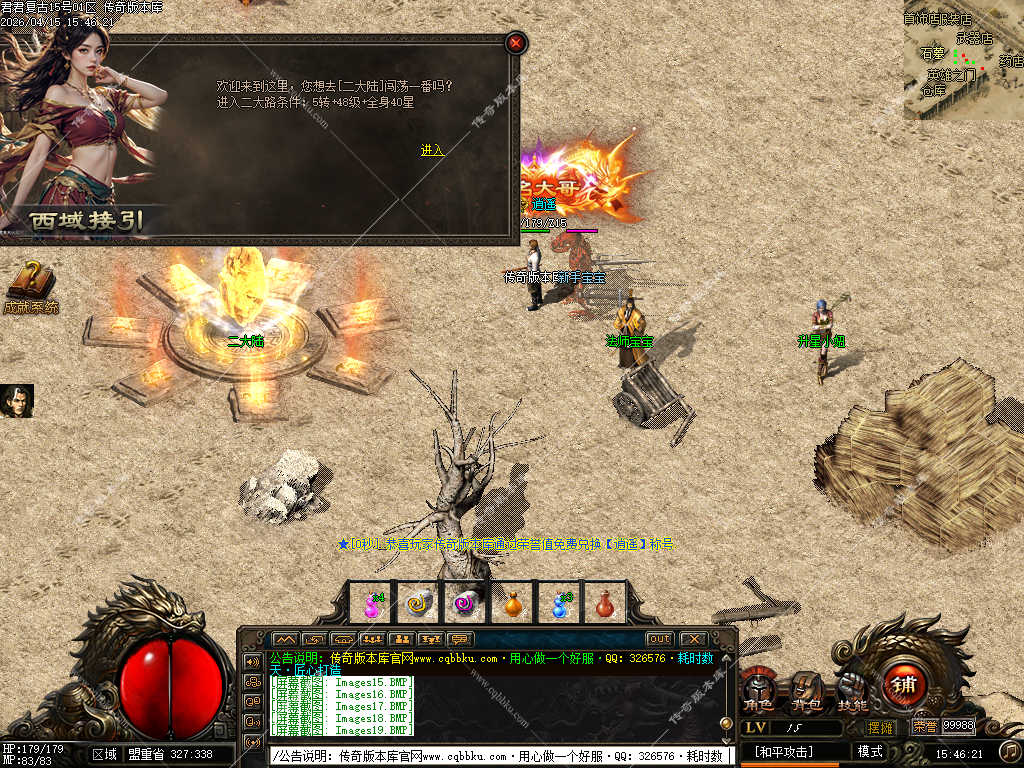1024x768 pixels.
Task: Open the 背包 inventory bag
Action: (807, 692)
